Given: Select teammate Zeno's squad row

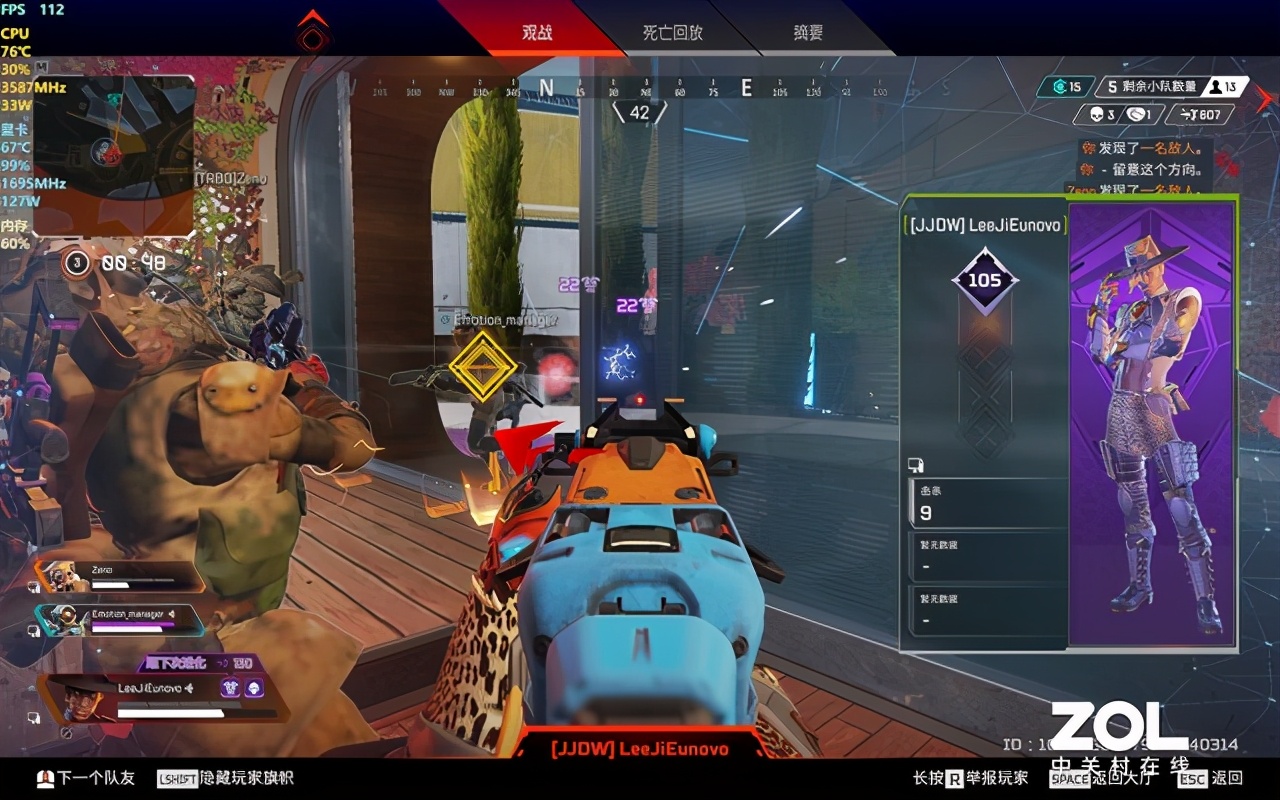Looking at the screenshot, I should point(120,576).
